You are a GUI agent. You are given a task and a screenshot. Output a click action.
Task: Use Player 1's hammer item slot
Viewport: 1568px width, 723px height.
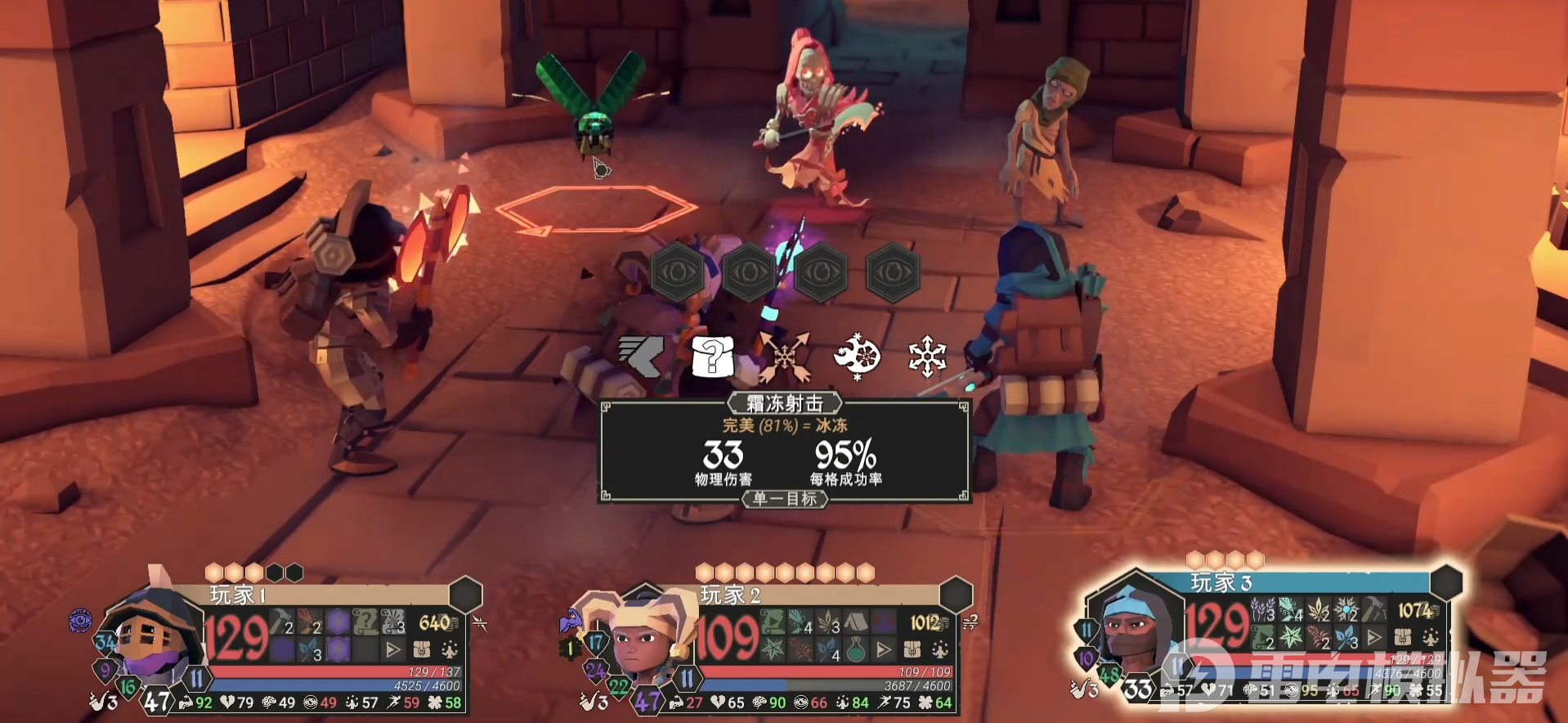pyautogui.click(x=282, y=623)
